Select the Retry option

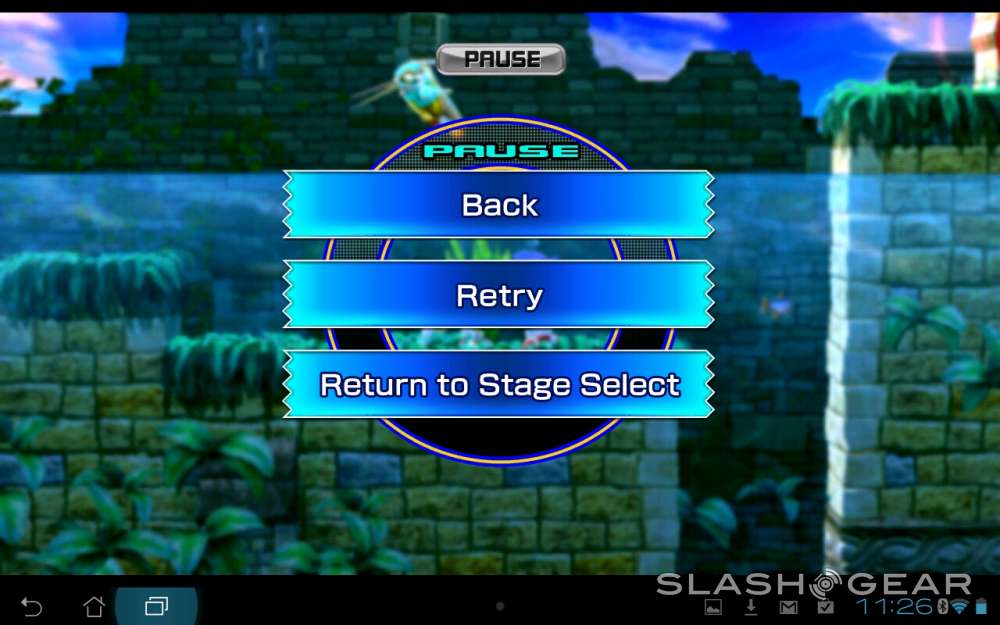pyautogui.click(x=499, y=296)
